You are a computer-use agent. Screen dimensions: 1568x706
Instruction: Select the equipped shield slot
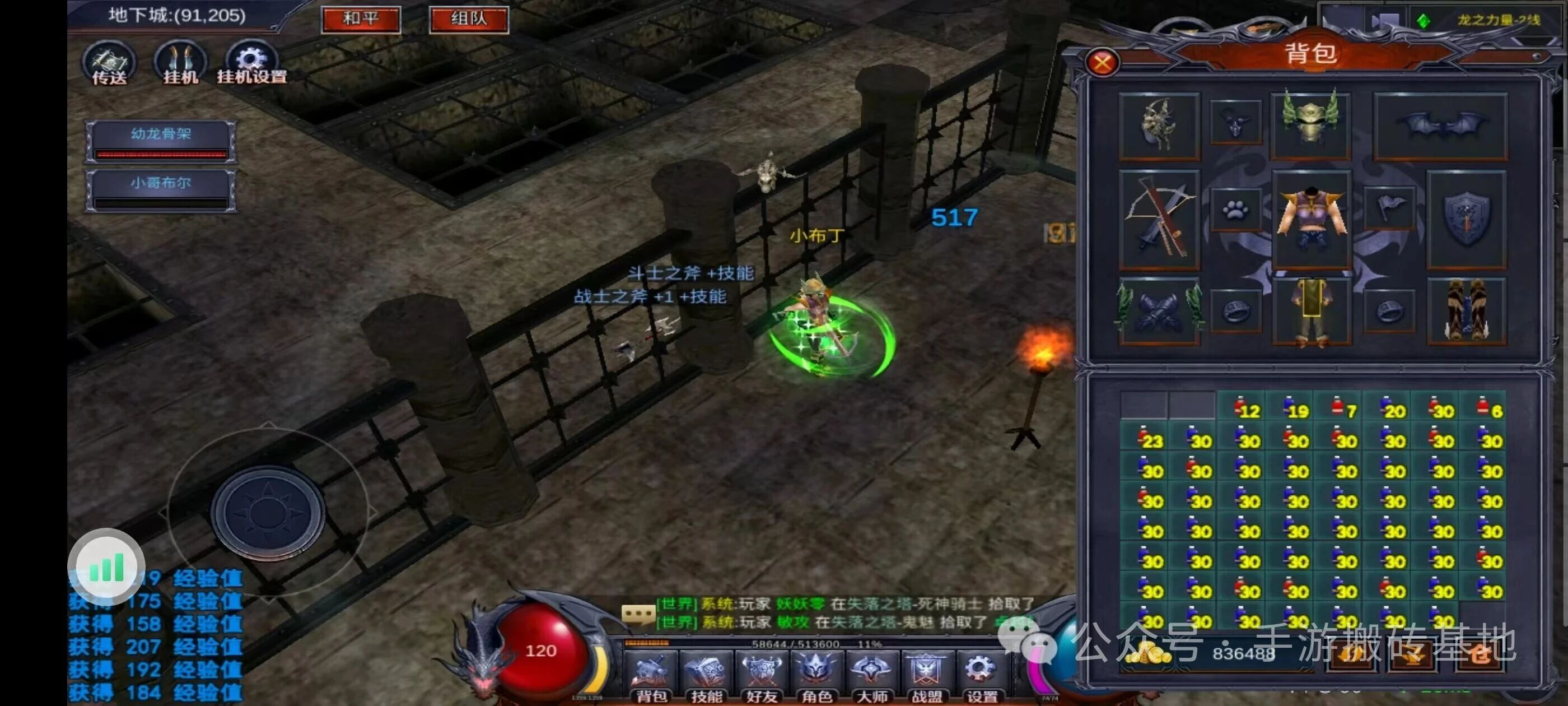1466,220
